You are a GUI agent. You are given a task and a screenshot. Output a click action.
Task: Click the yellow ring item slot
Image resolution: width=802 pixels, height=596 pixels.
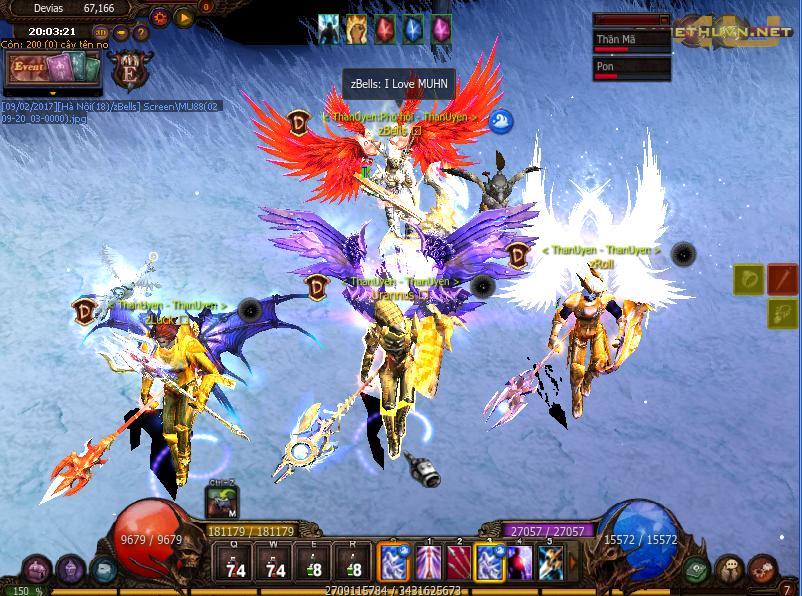click(749, 279)
